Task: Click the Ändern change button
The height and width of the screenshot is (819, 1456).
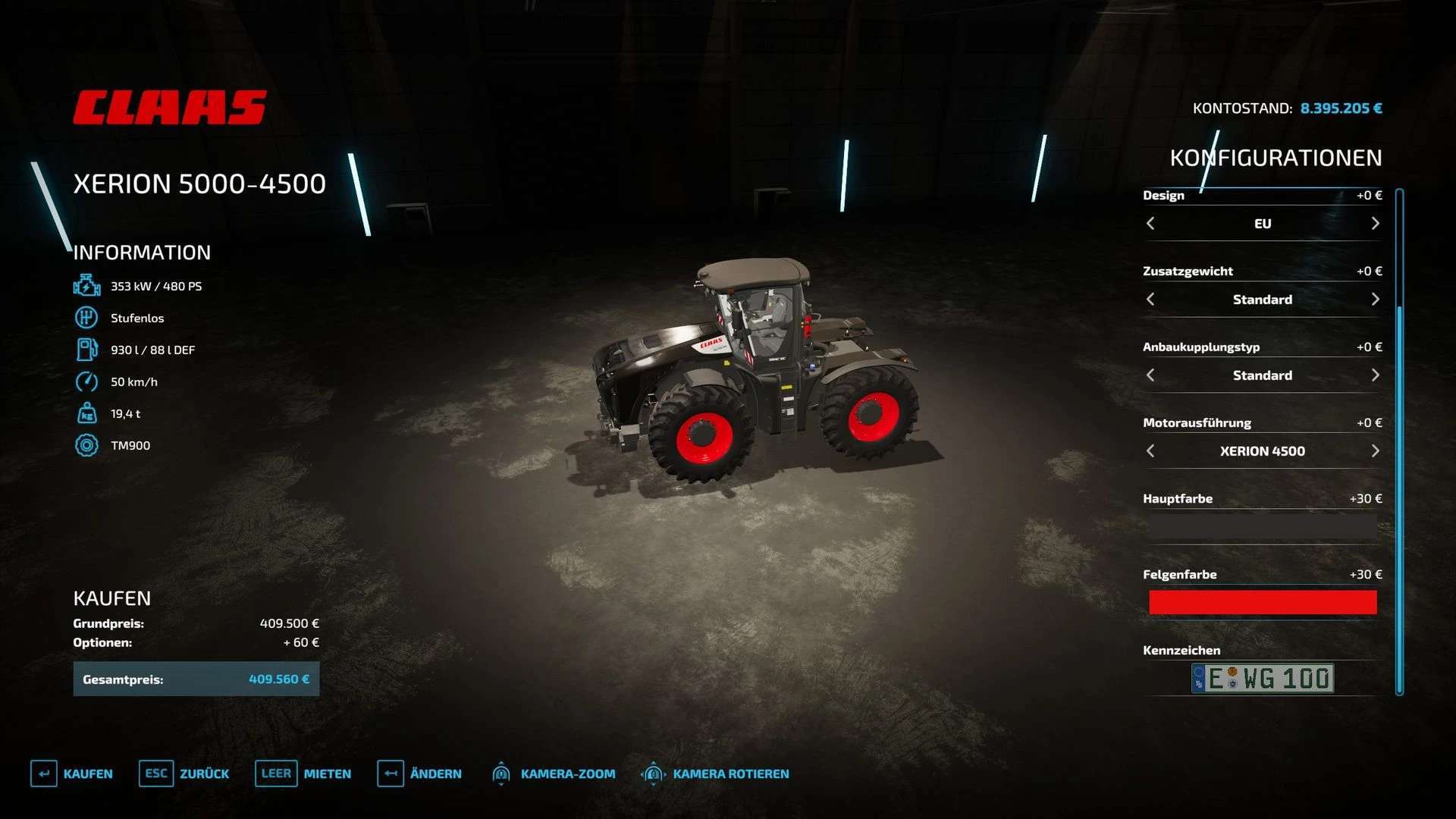Action: pos(419,773)
